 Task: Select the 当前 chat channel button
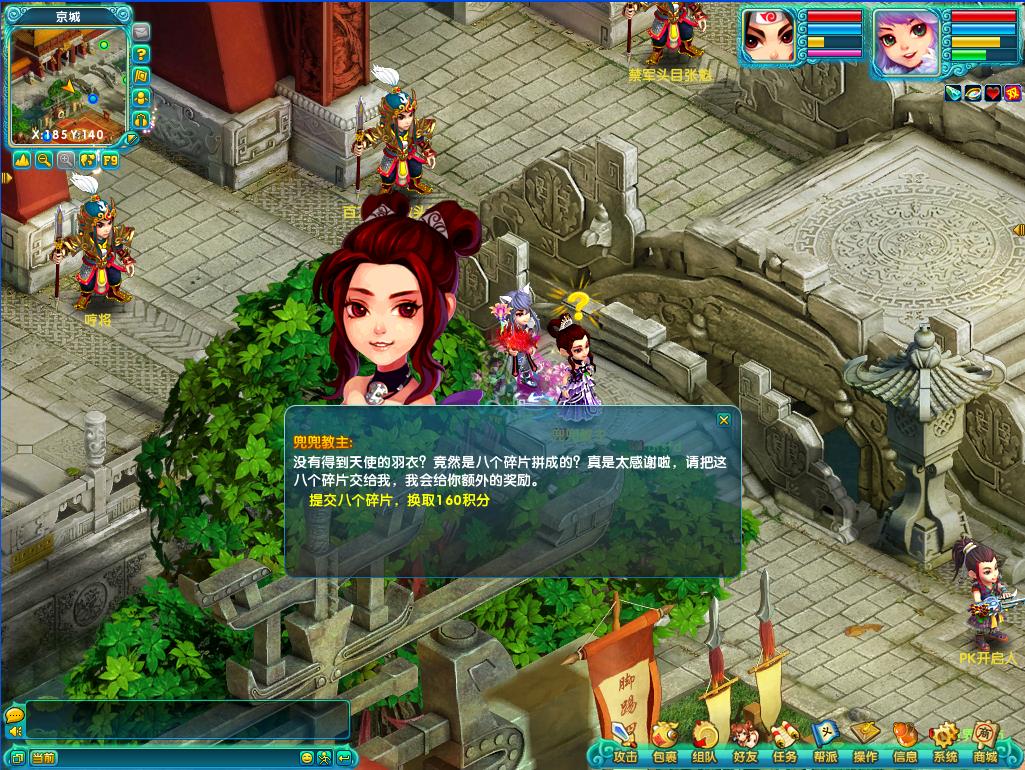[x=44, y=758]
